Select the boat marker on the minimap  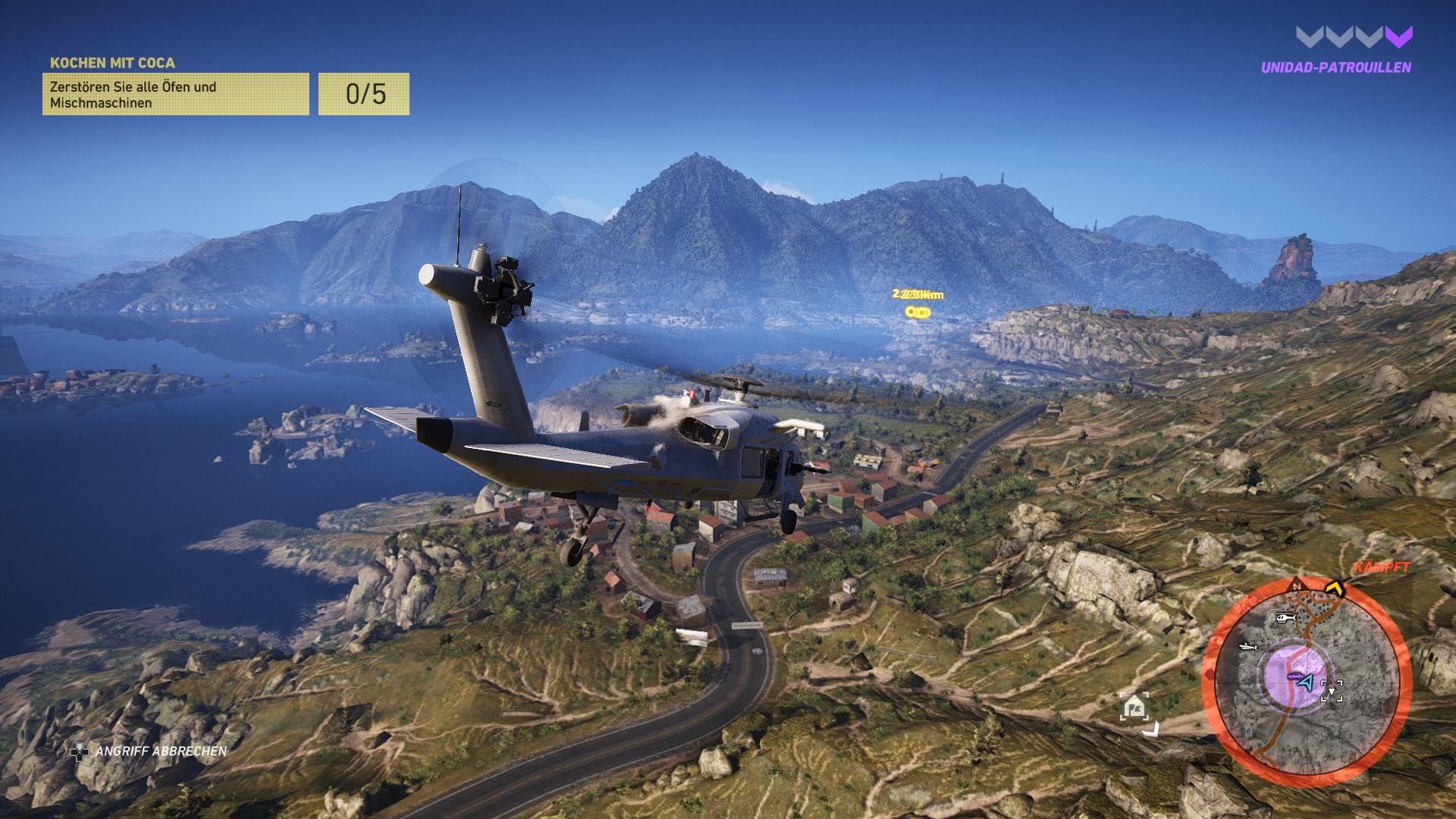1248,647
